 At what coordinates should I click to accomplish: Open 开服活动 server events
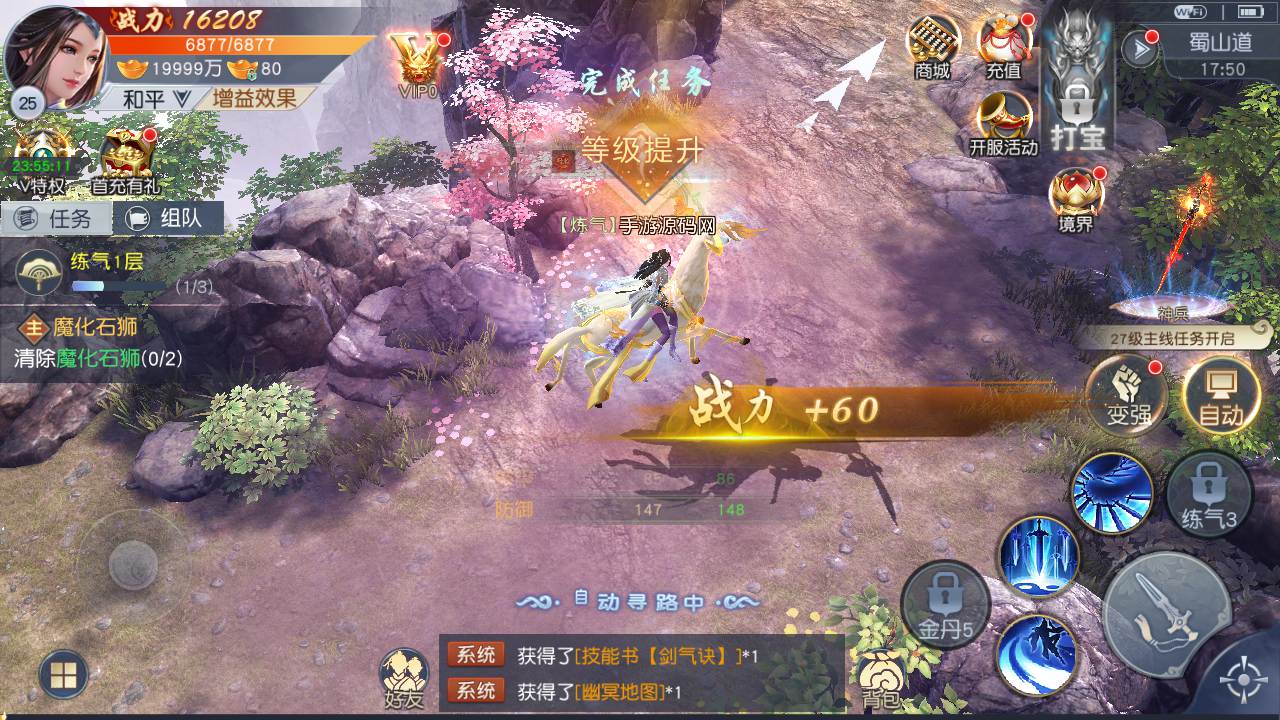(x=1003, y=122)
